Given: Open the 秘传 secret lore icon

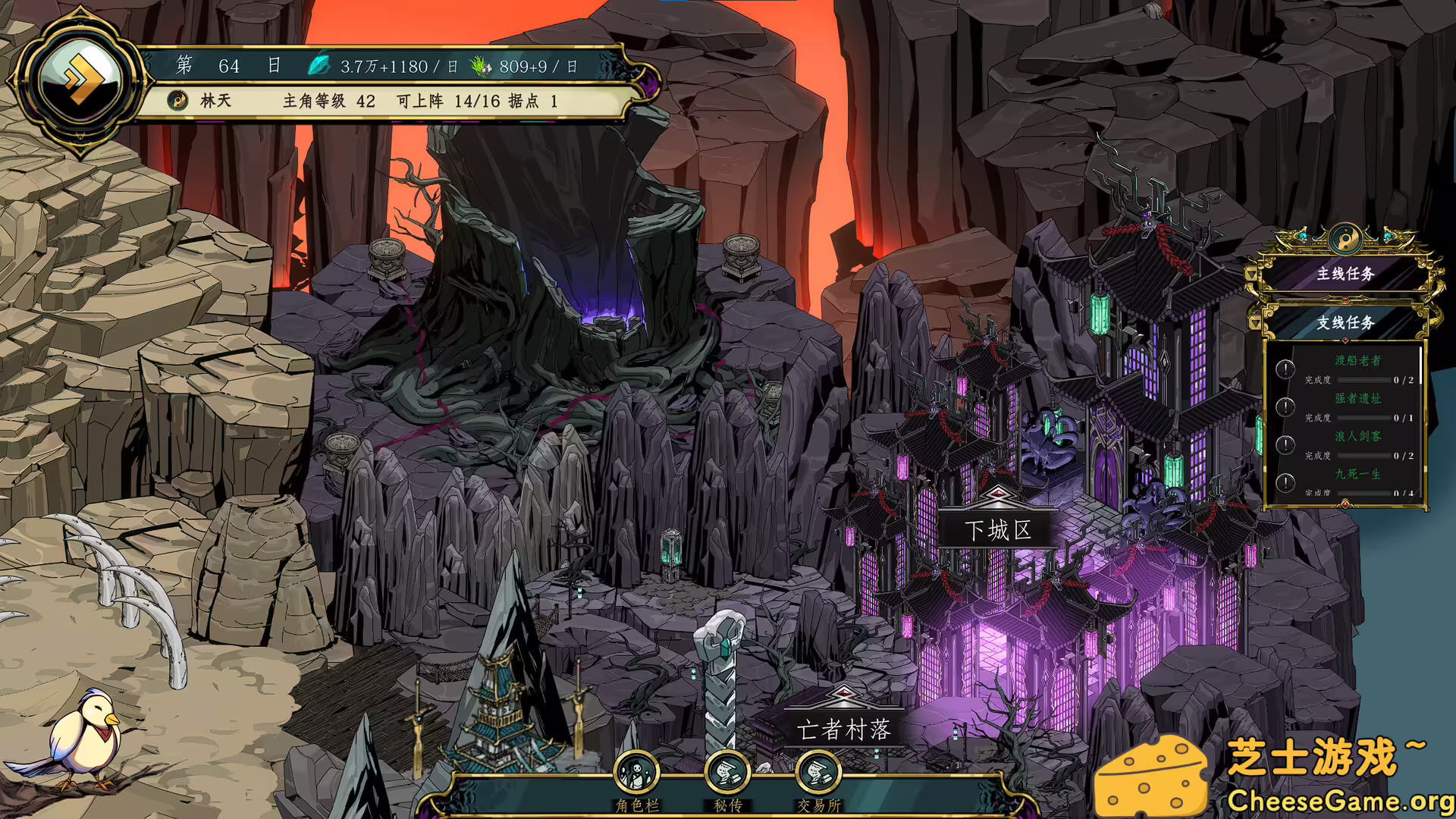Looking at the screenshot, I should [728, 772].
